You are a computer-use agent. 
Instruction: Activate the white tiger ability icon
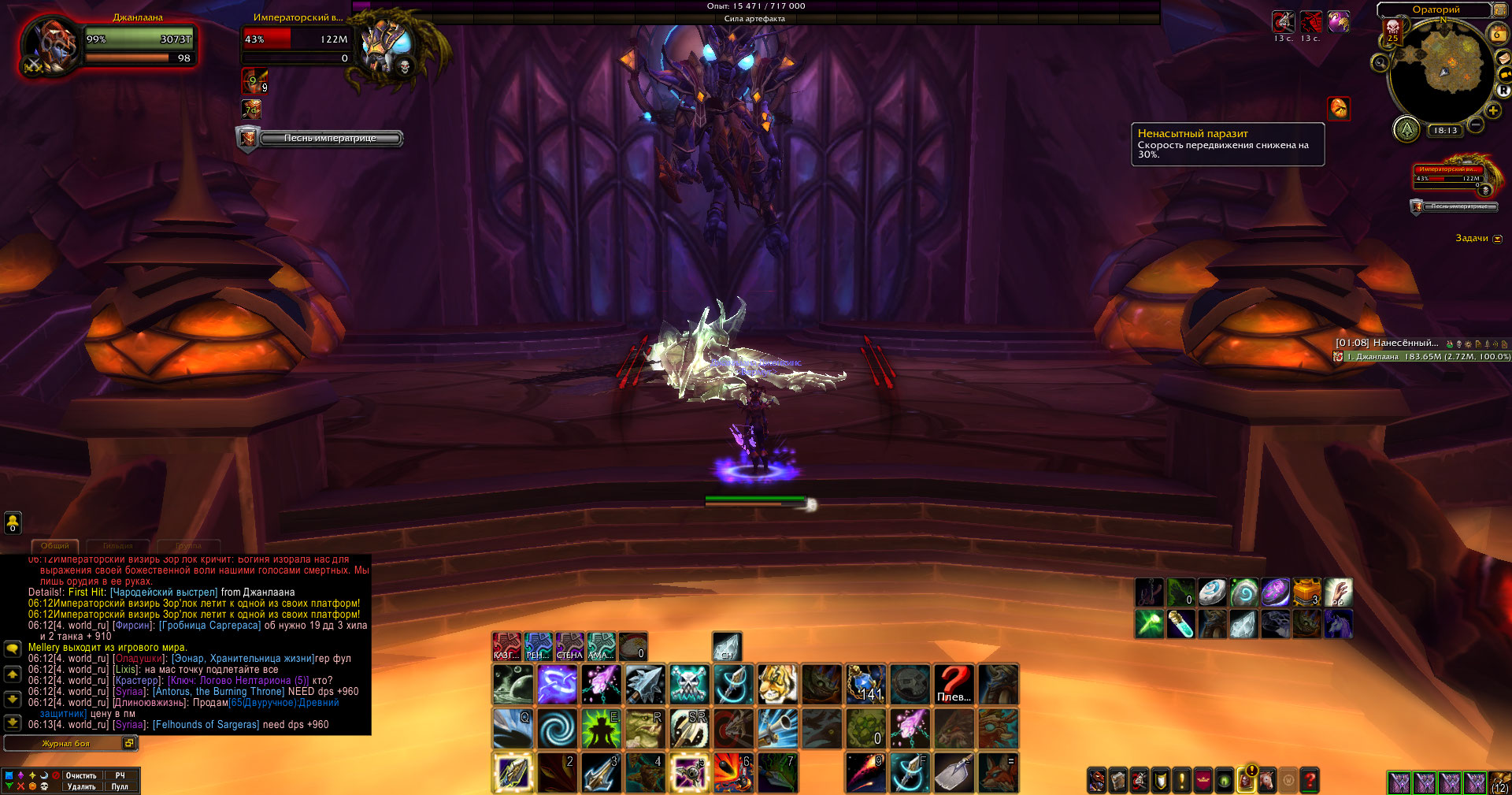point(777,684)
